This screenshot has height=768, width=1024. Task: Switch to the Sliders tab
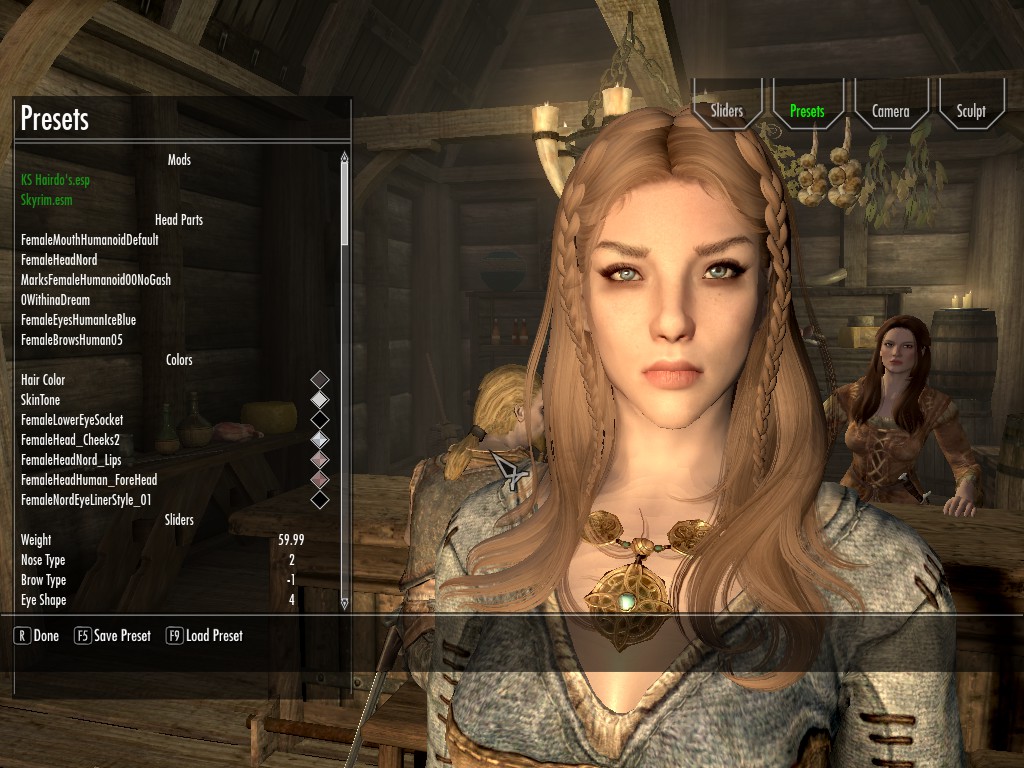coord(727,111)
